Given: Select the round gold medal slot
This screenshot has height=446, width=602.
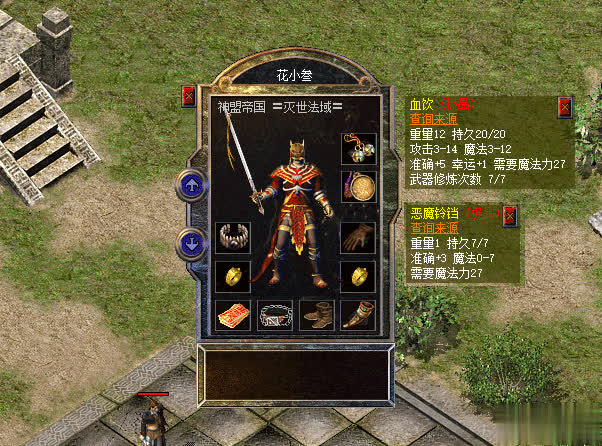Looking at the screenshot, I should pos(358,187).
